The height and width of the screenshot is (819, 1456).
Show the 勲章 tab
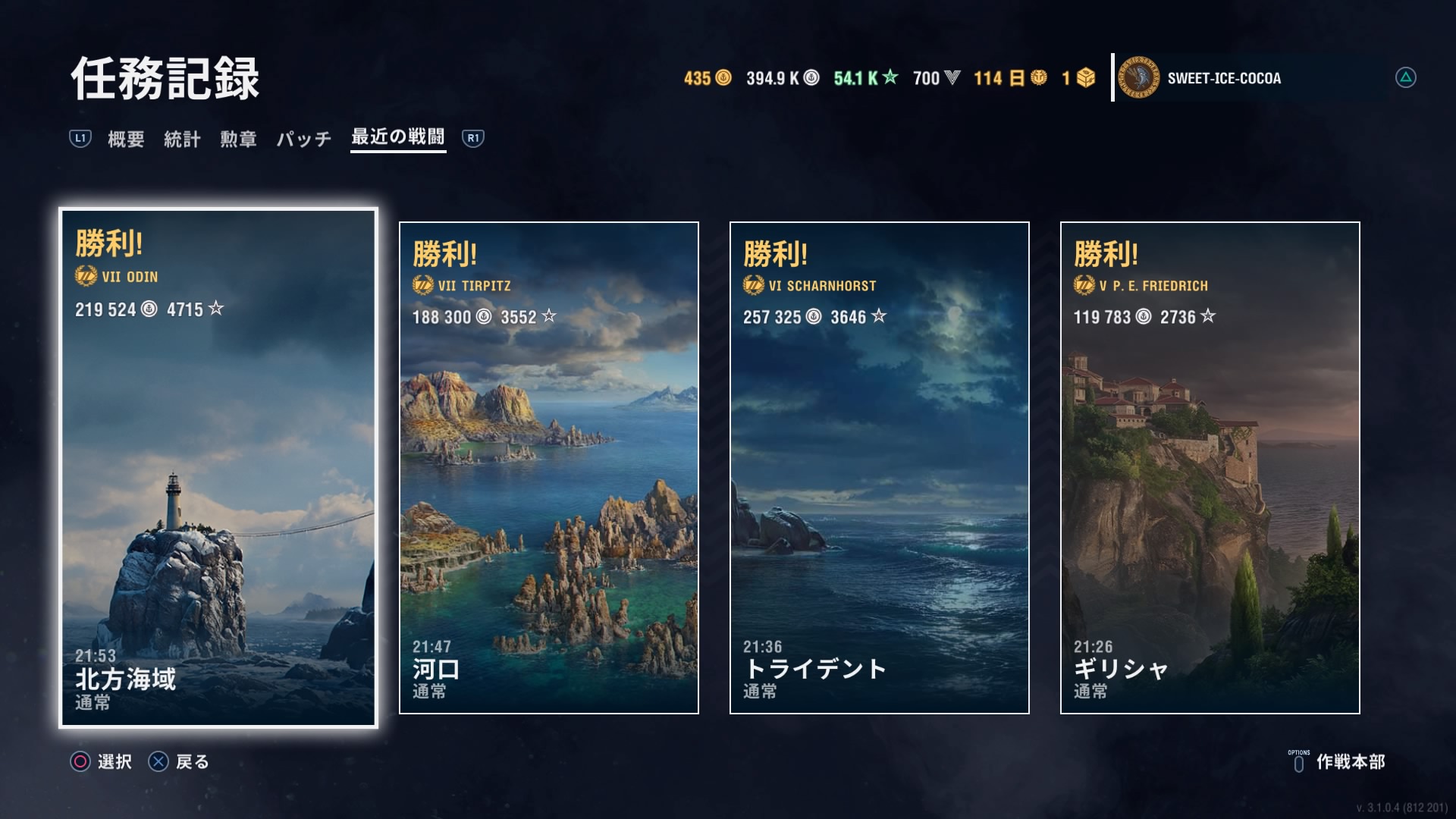pos(238,139)
